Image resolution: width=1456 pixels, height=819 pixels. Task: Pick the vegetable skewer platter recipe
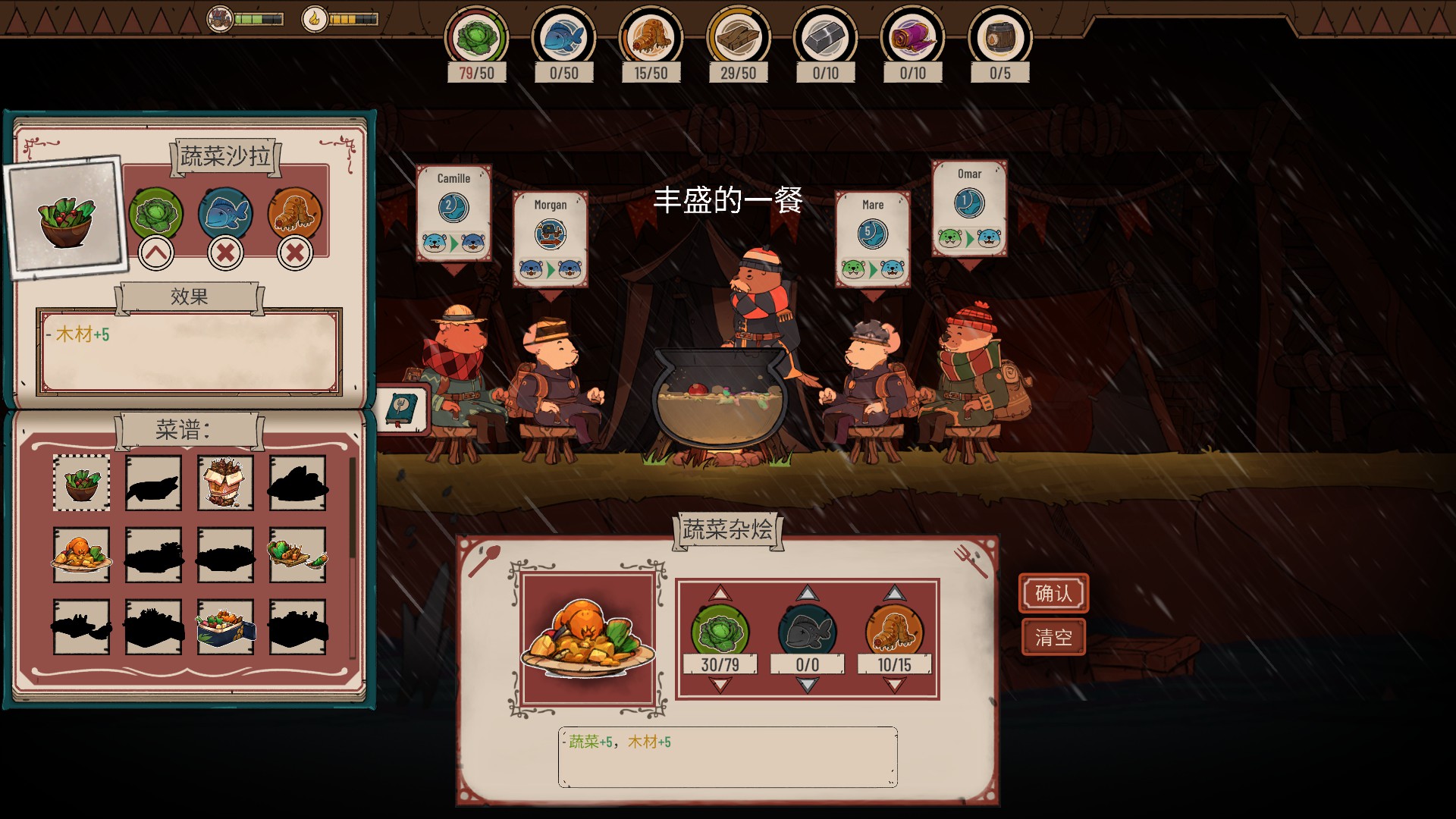pyautogui.click(x=297, y=554)
